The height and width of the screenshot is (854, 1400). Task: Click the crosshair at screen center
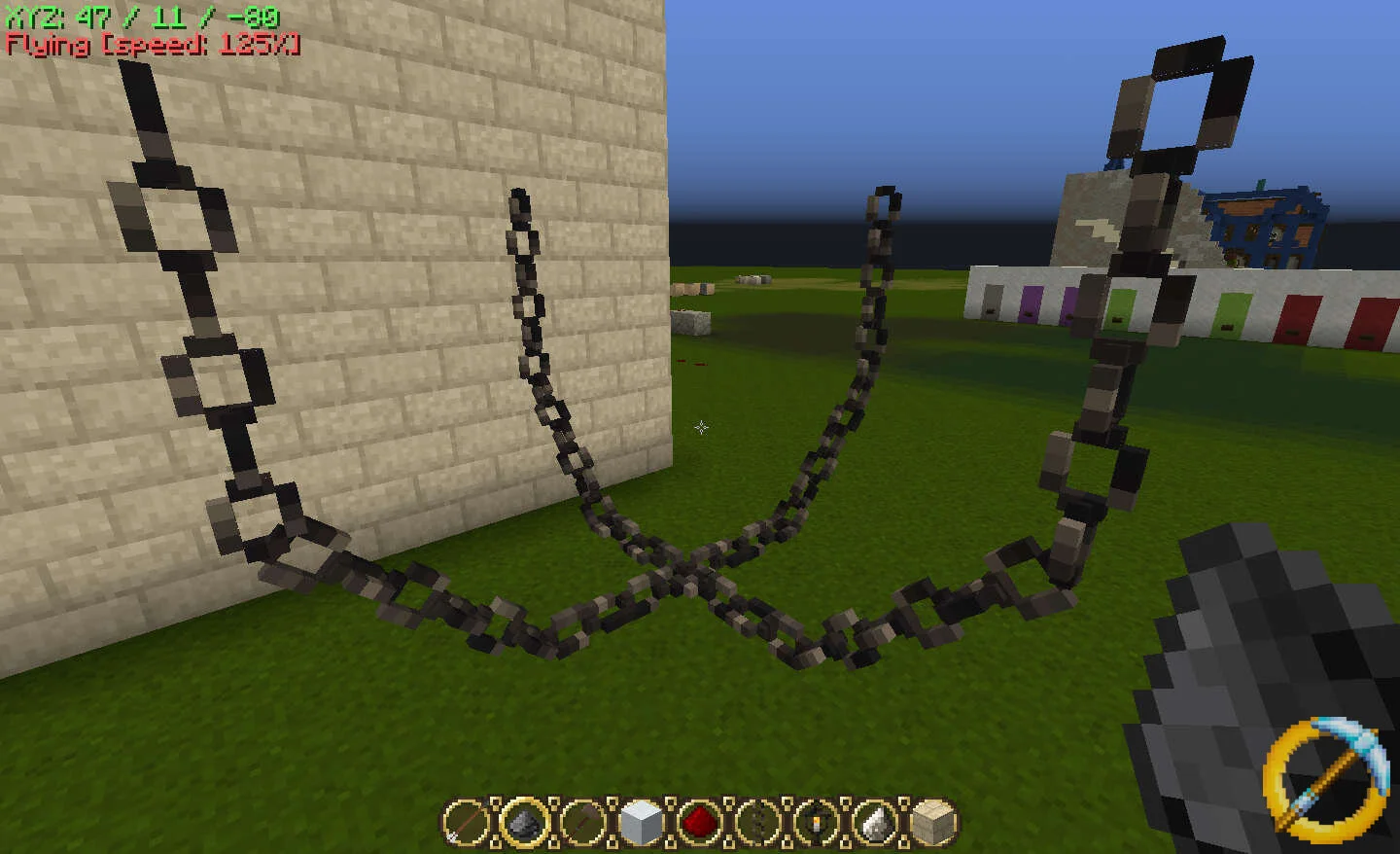(x=702, y=428)
